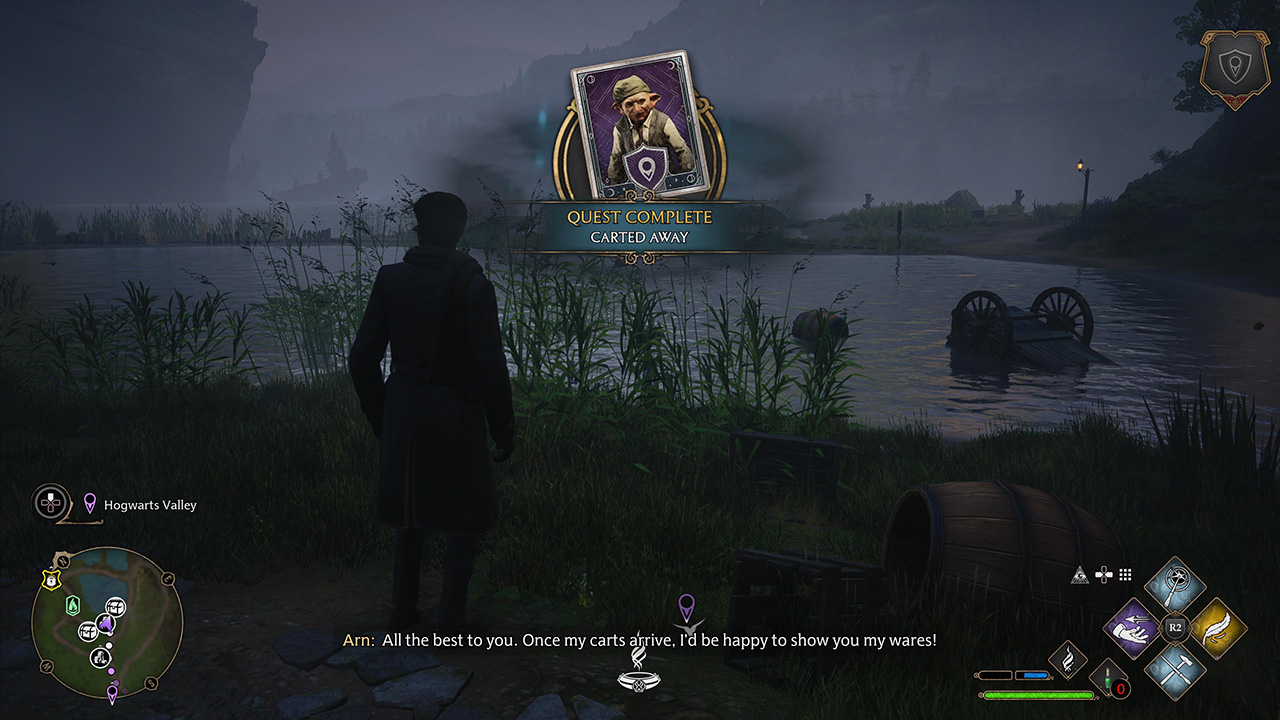Viewport: 1280px width, 720px height.
Task: Click the yellow bandit camp shield on the minimap
Action: tap(51, 580)
